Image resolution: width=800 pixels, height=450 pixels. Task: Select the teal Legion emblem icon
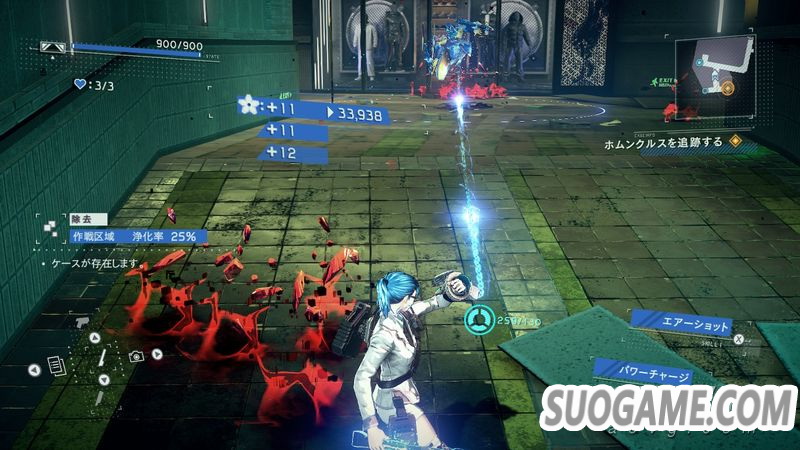[477, 320]
